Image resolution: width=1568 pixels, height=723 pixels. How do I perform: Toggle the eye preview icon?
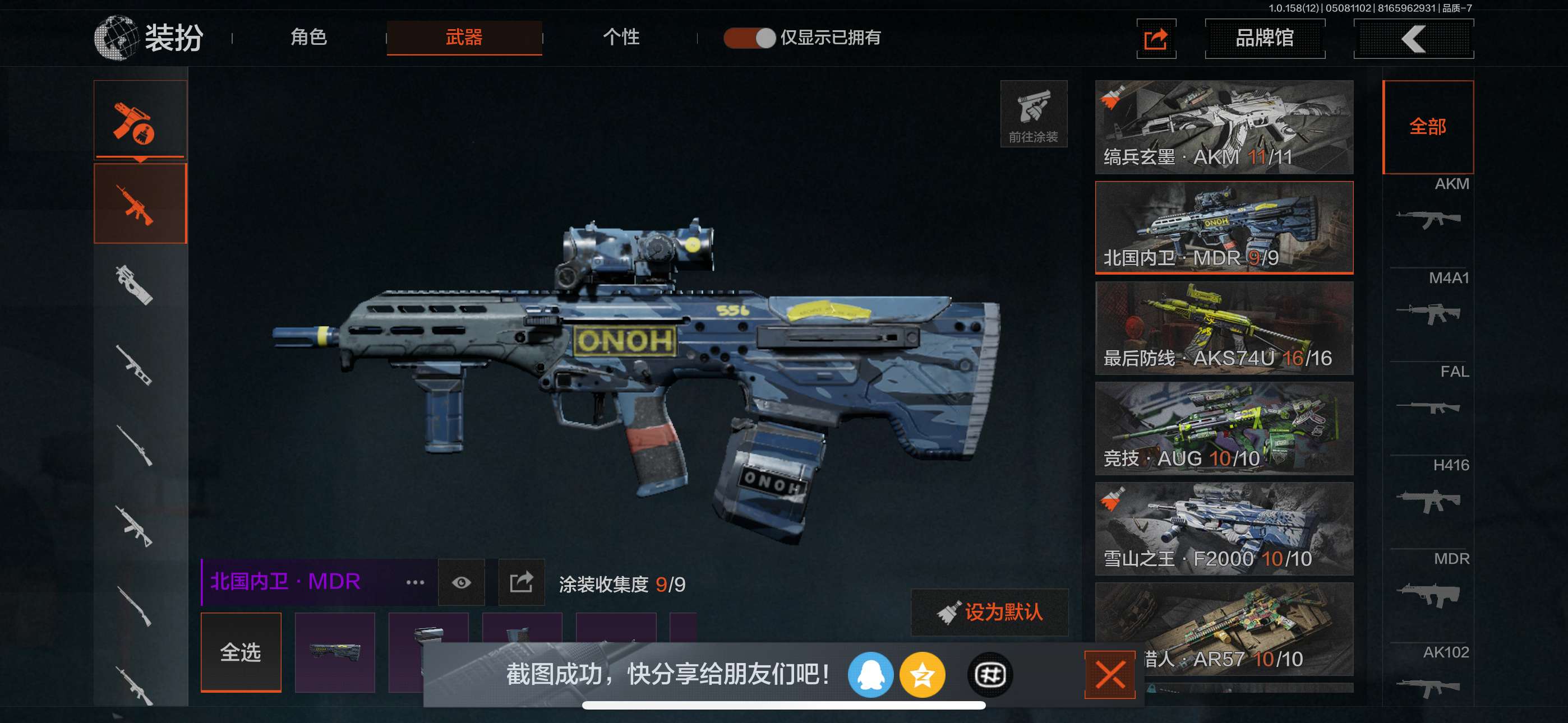point(461,583)
